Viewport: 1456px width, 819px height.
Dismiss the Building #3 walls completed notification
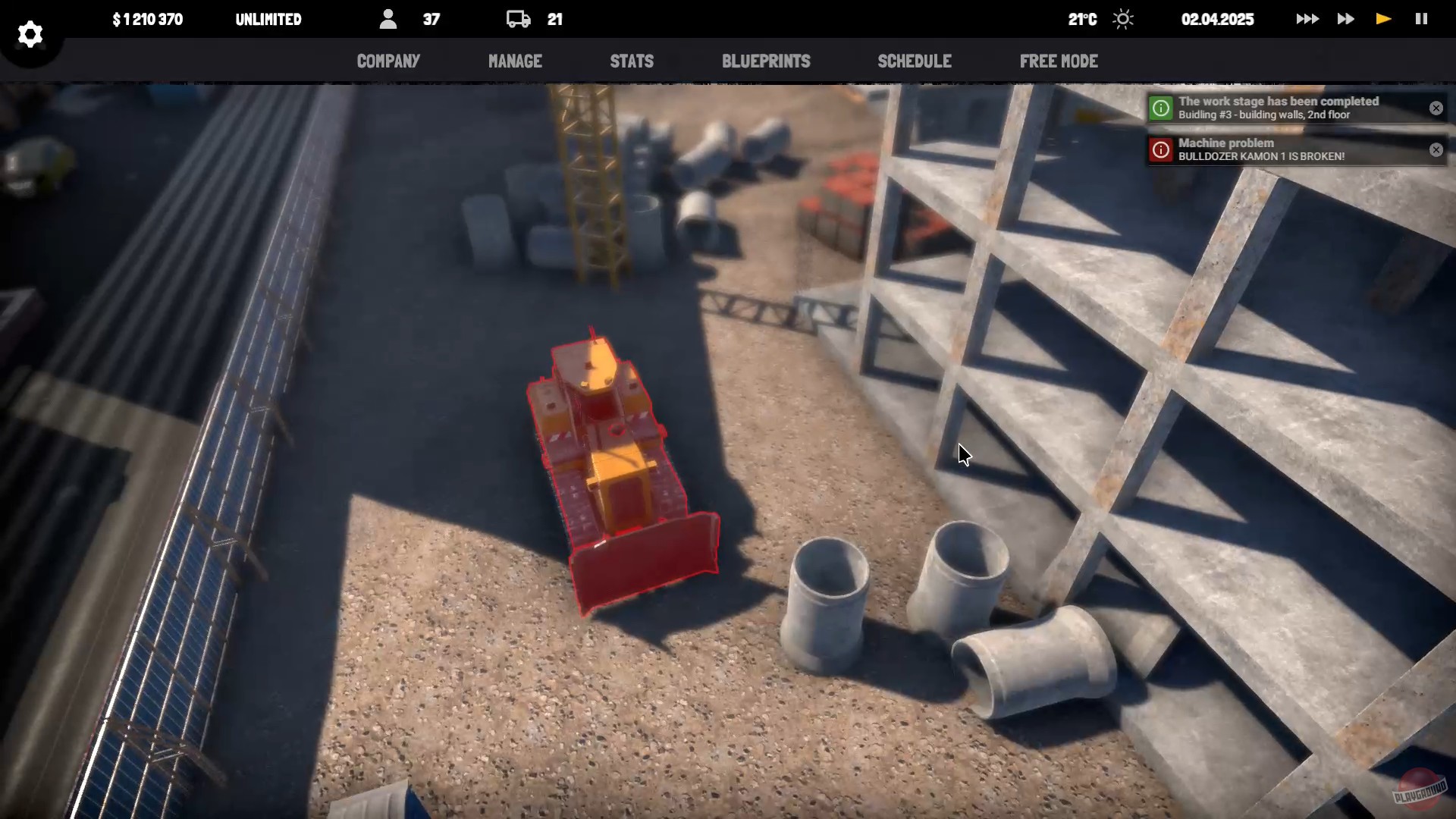pyautogui.click(x=1436, y=108)
